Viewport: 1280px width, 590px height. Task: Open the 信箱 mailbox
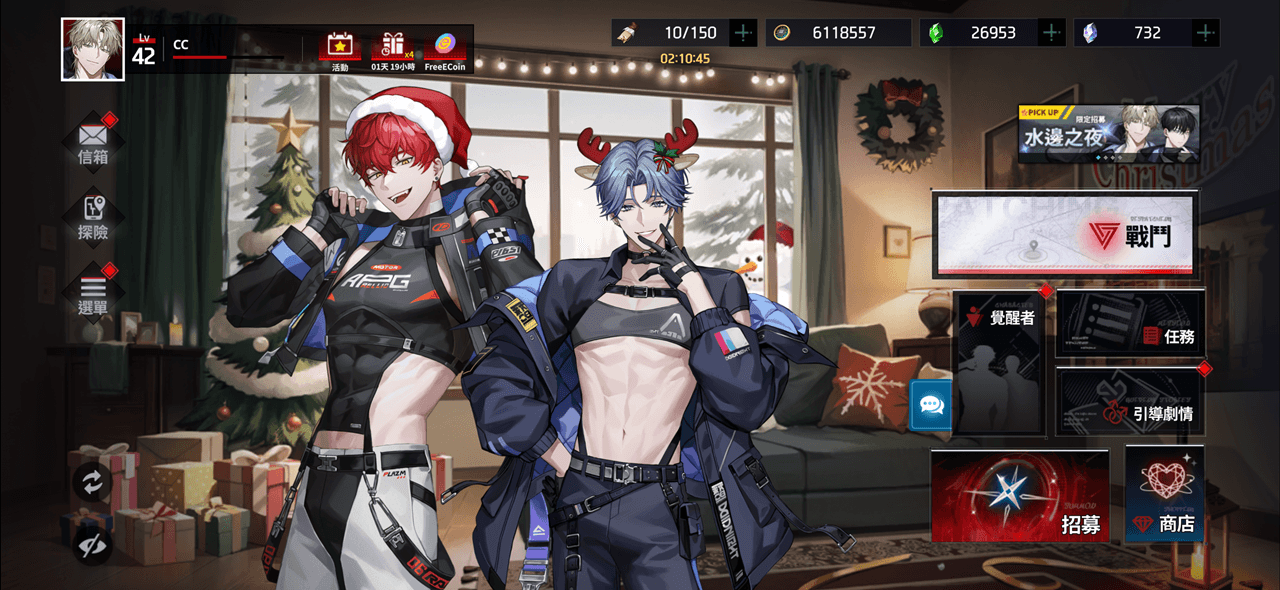click(93, 142)
